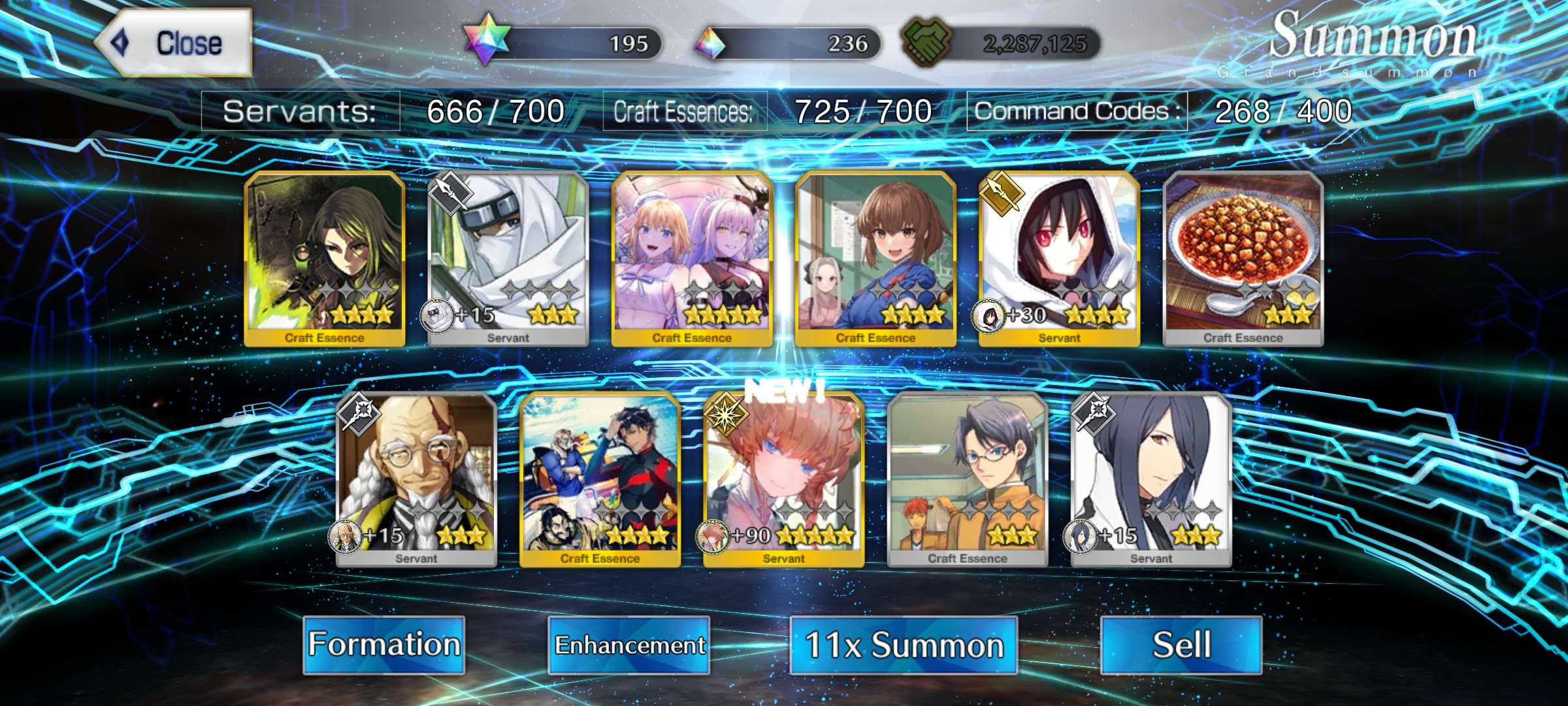Perform another 11x Summon
This screenshot has height=706, width=1568.
[x=904, y=645]
